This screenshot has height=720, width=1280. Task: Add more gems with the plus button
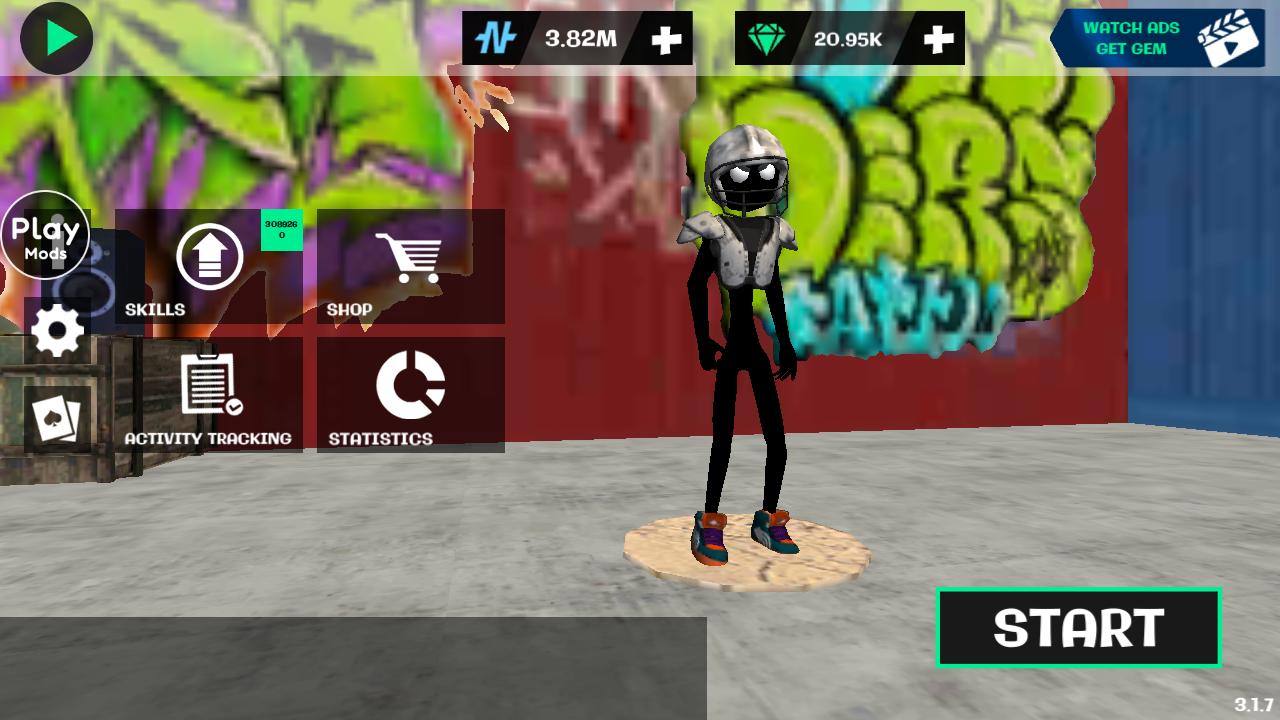tap(938, 39)
